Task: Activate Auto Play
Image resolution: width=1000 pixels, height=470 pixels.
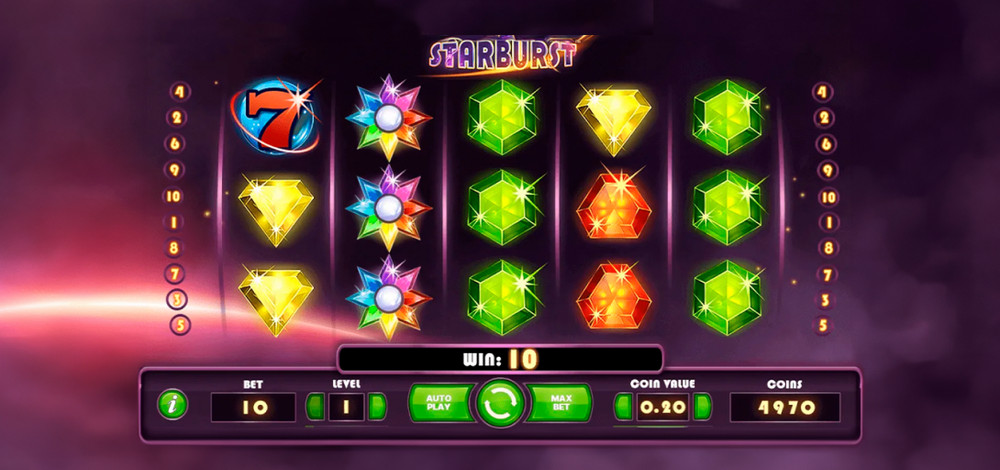Action: 439,403
